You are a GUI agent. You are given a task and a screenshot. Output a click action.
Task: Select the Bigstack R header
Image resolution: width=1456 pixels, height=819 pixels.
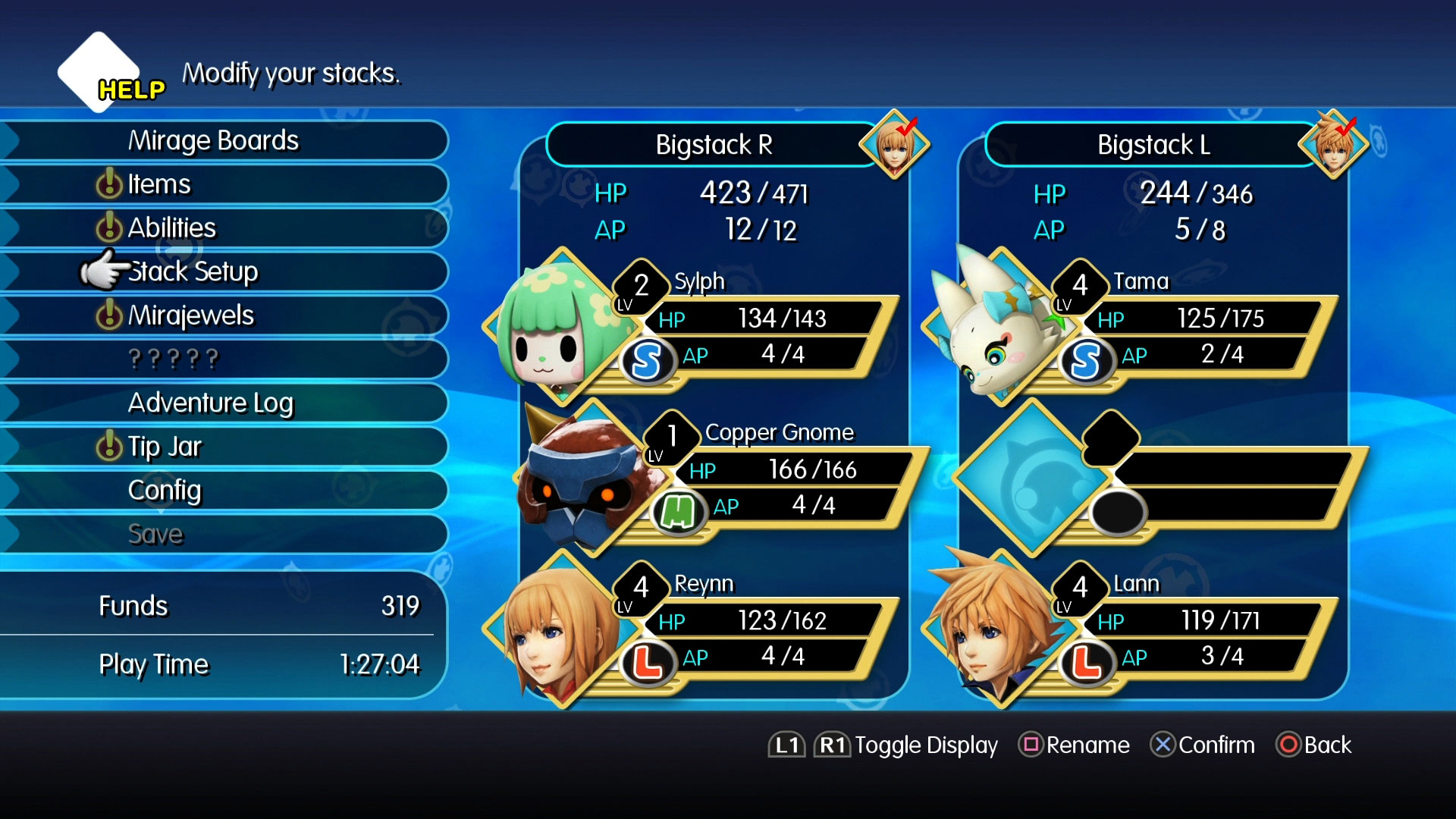coord(714,145)
